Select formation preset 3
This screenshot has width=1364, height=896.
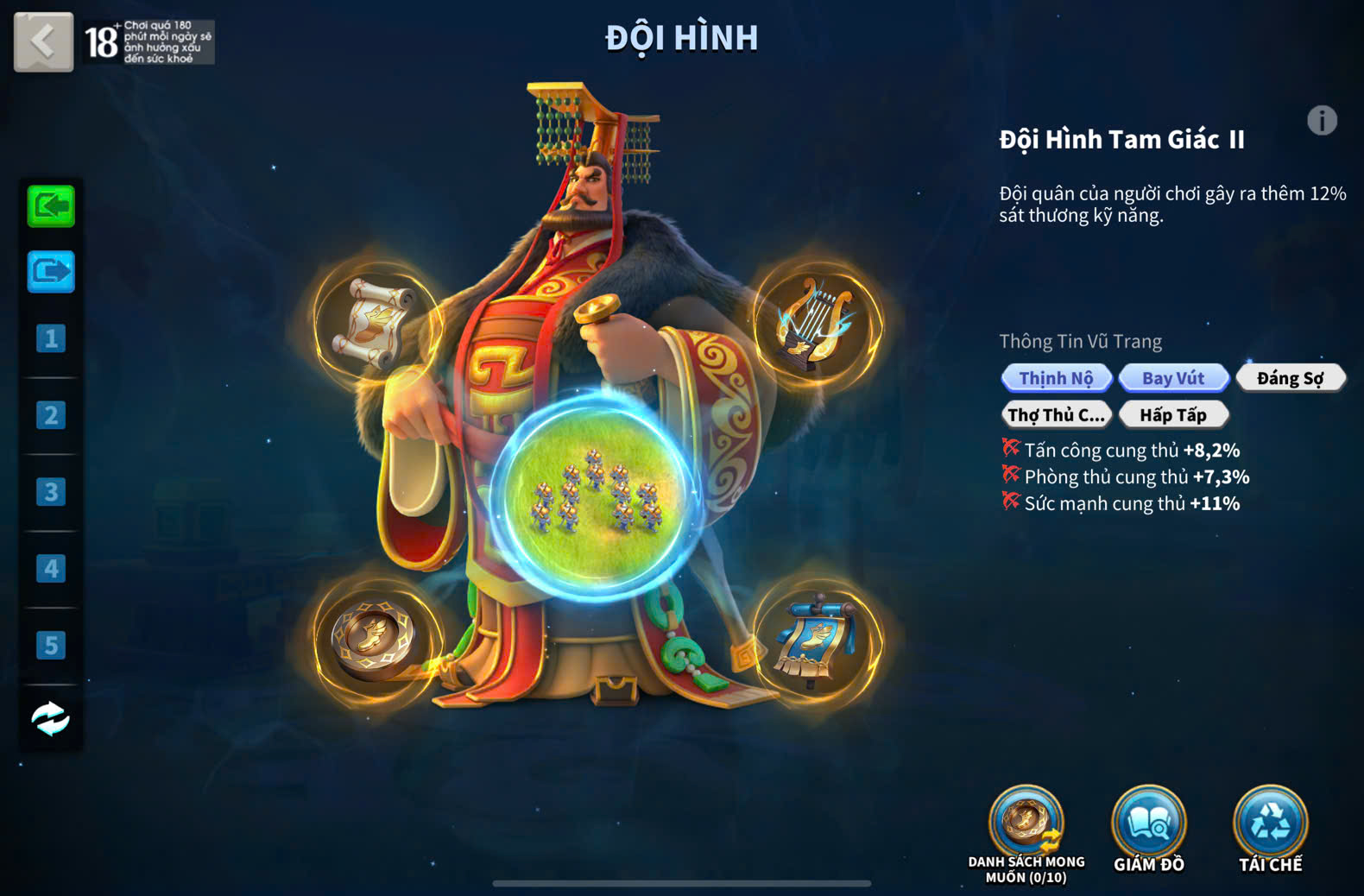click(51, 492)
